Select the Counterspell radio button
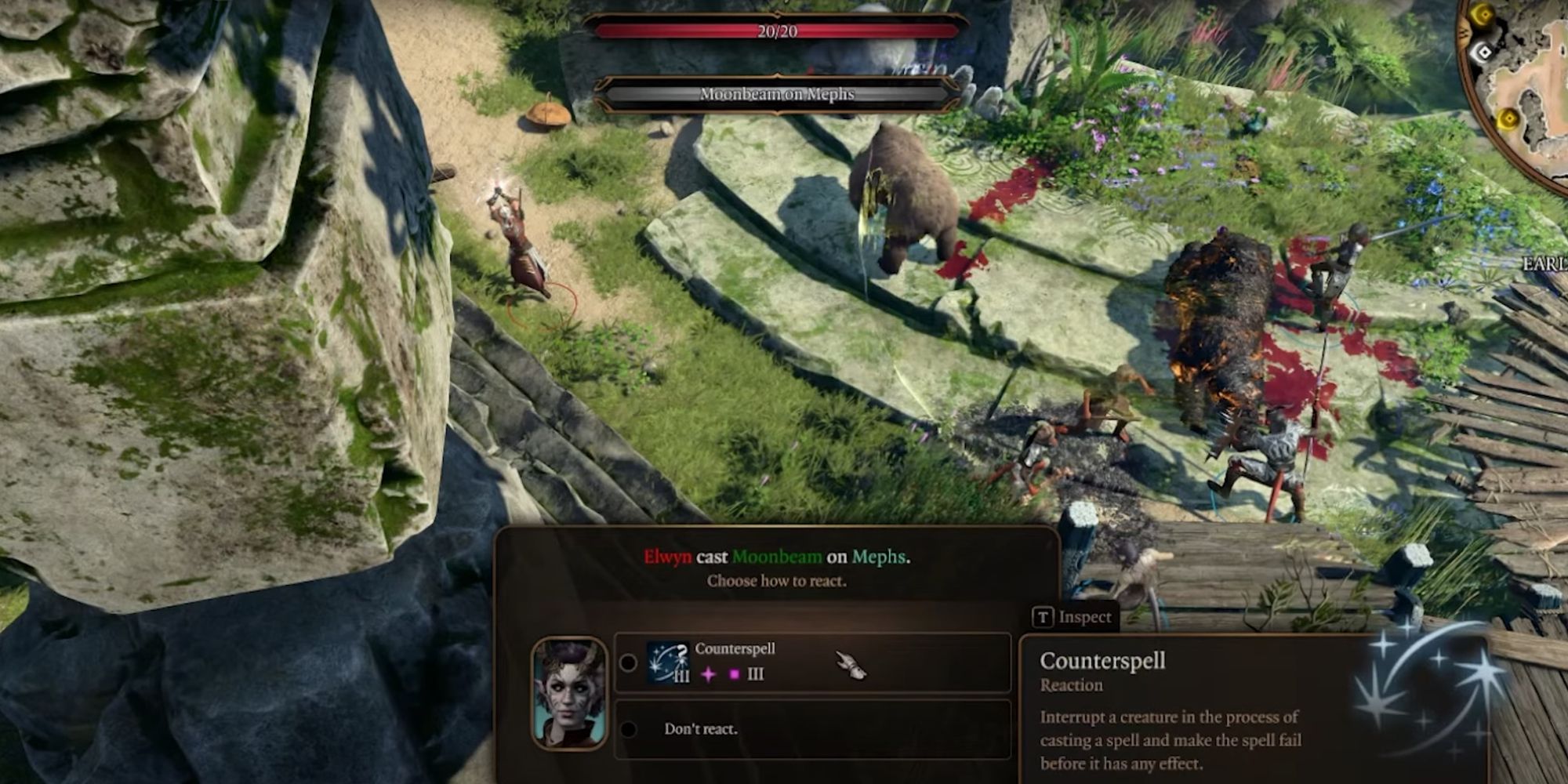The width and height of the screenshot is (1568, 784). (629, 662)
